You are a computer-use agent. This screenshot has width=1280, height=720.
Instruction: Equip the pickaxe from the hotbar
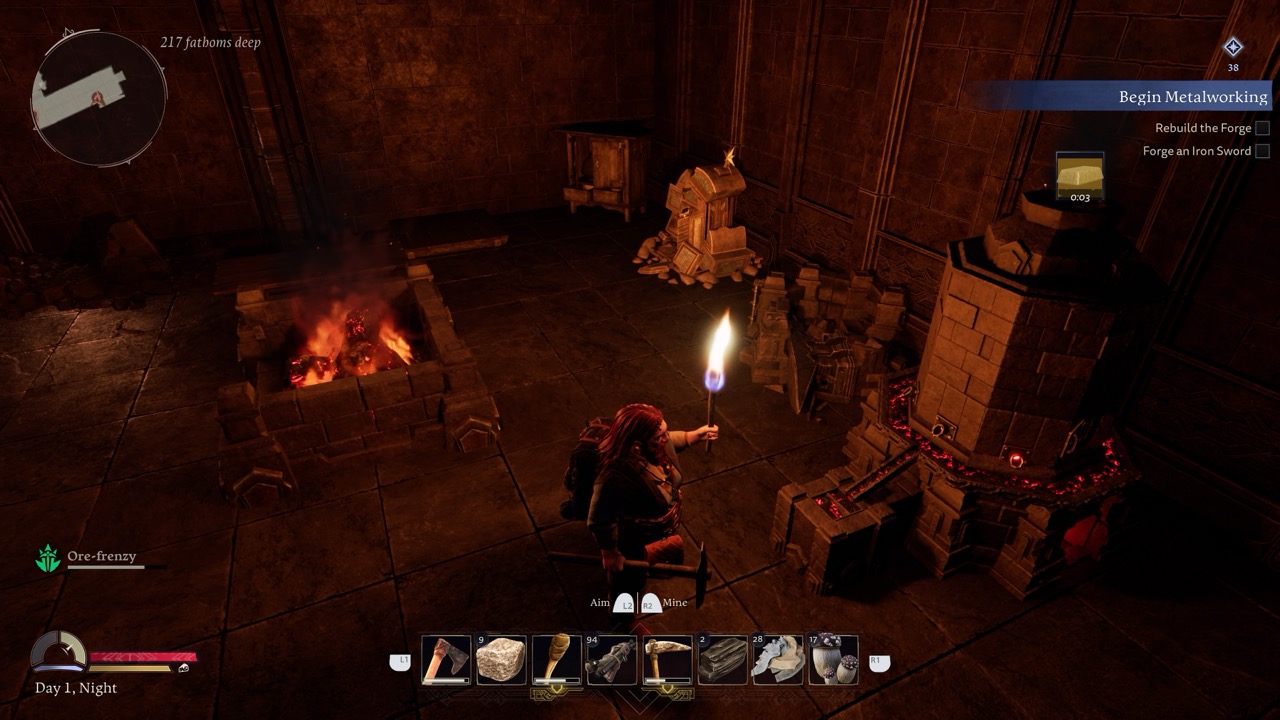(x=667, y=660)
